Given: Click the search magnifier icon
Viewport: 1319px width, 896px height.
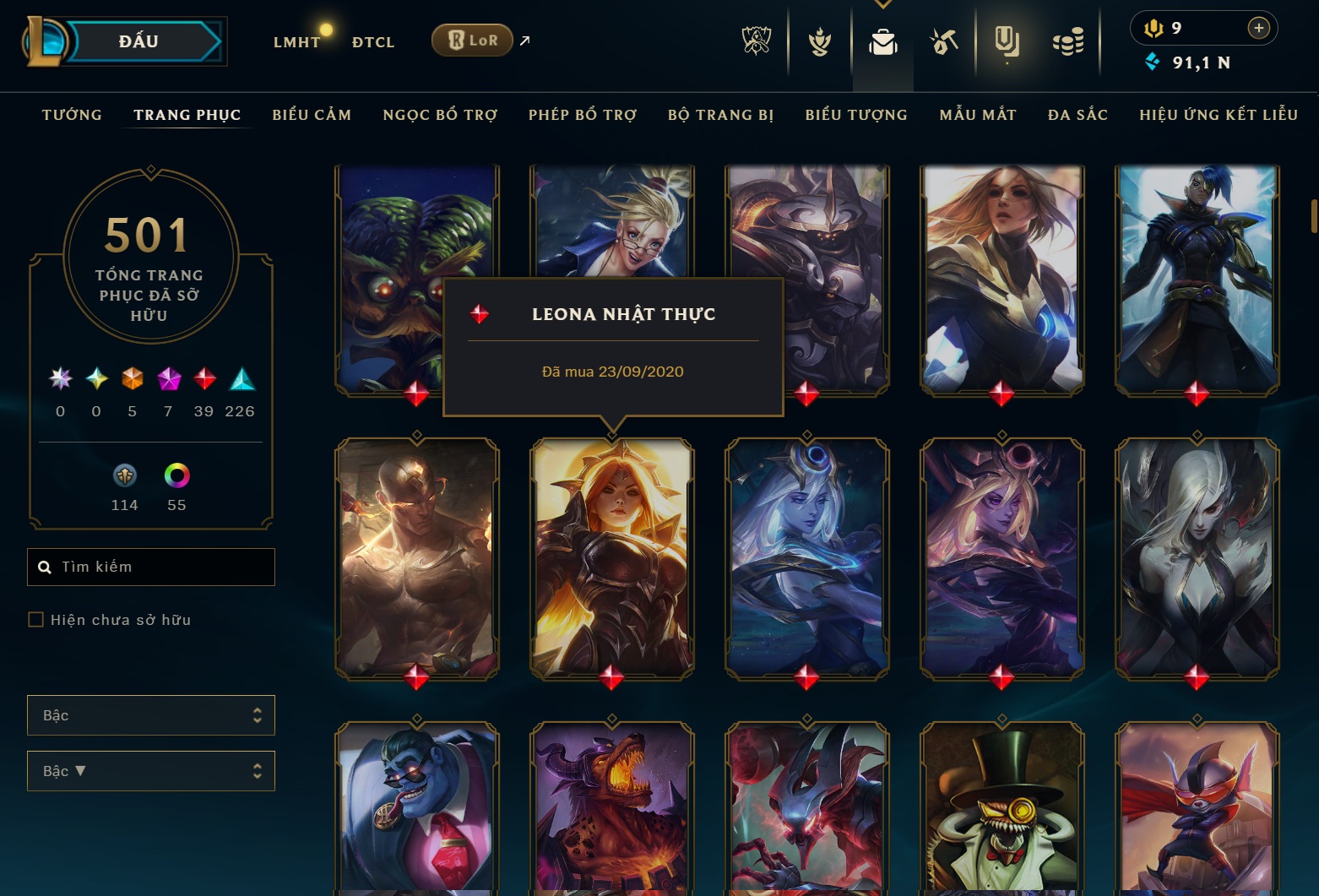Looking at the screenshot, I should [45, 567].
